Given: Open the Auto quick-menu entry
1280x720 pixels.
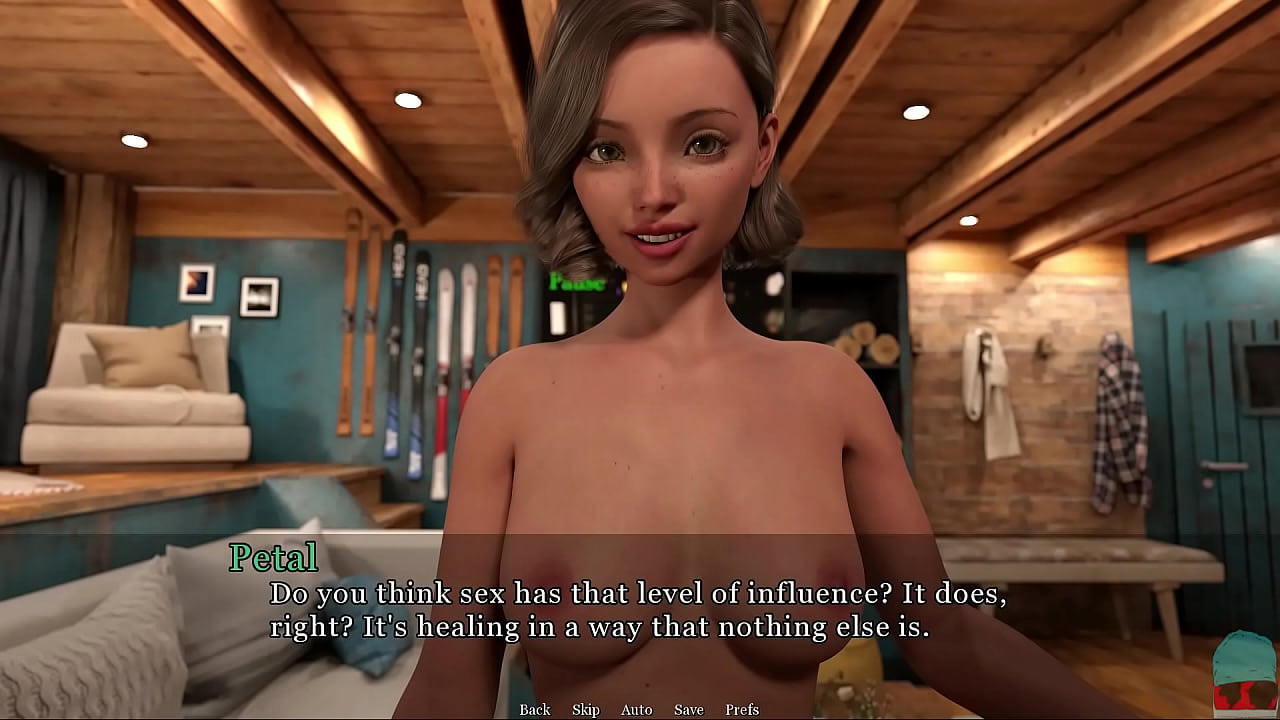Looking at the screenshot, I should point(637,709).
